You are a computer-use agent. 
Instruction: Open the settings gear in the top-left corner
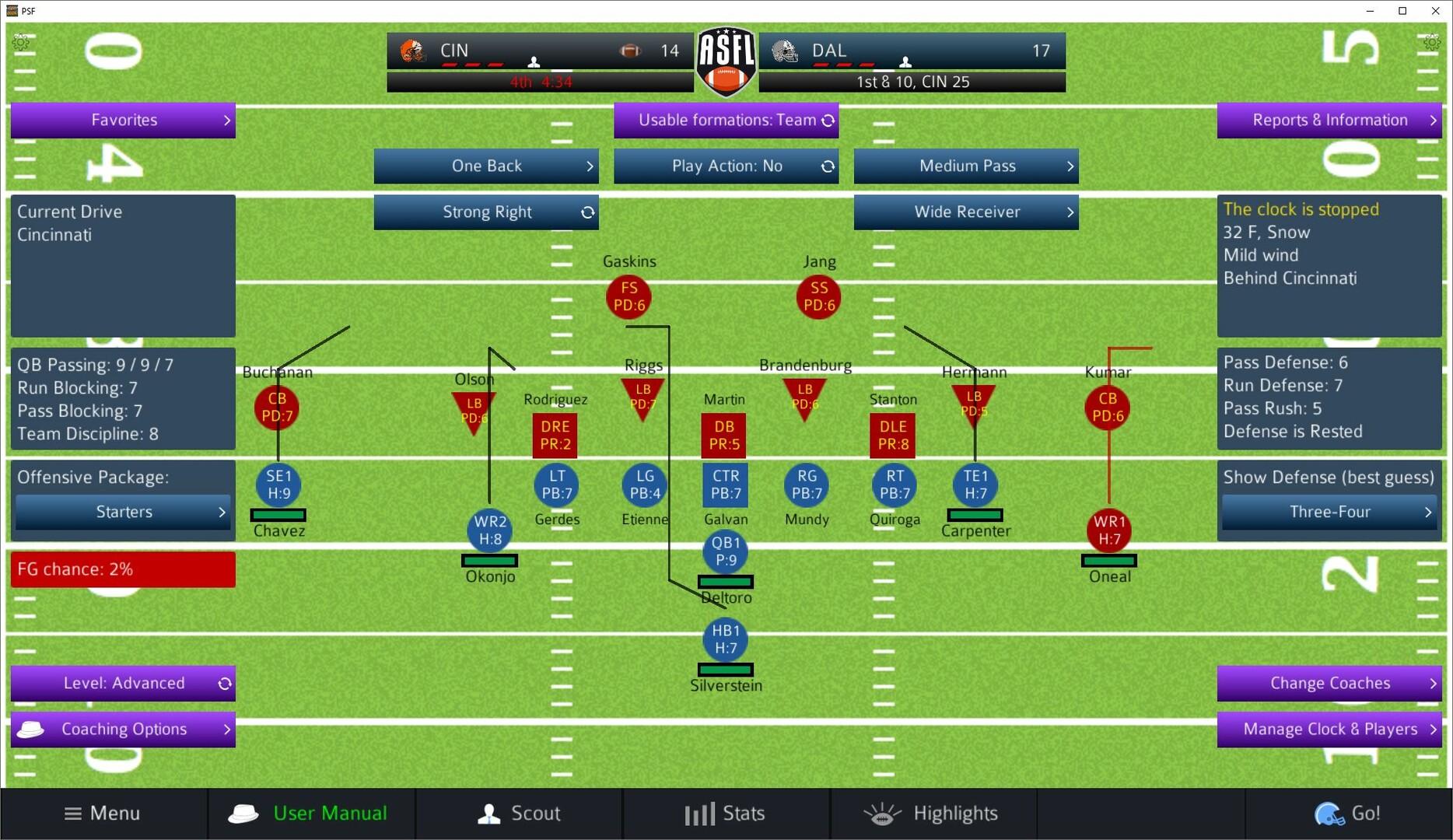coord(23,42)
